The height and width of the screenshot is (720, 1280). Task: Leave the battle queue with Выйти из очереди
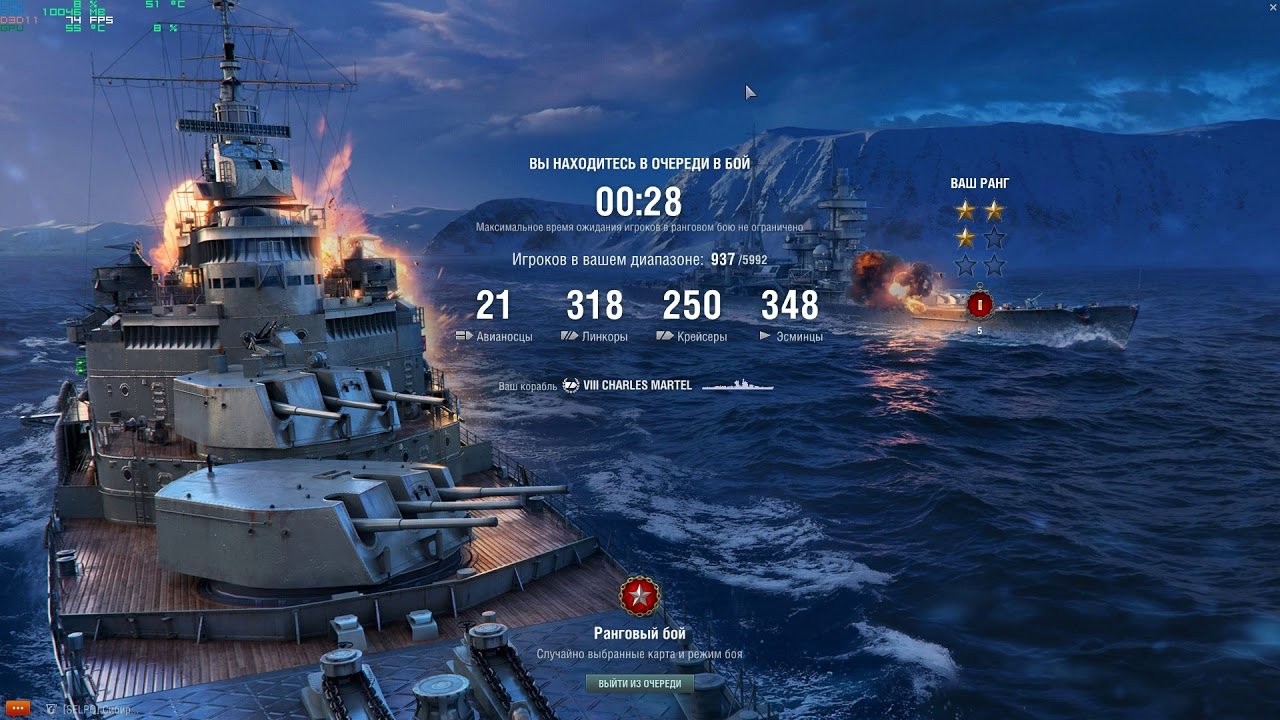point(639,684)
